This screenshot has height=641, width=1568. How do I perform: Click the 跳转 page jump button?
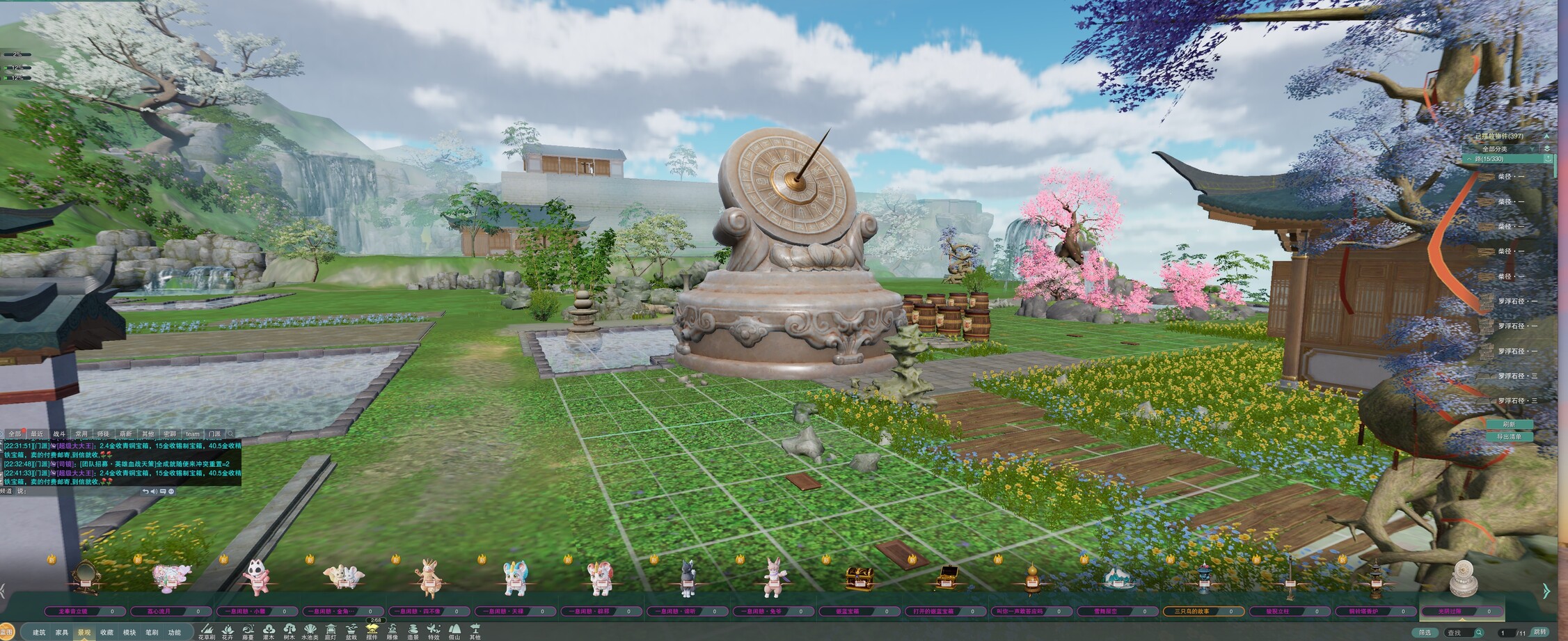point(1540,632)
